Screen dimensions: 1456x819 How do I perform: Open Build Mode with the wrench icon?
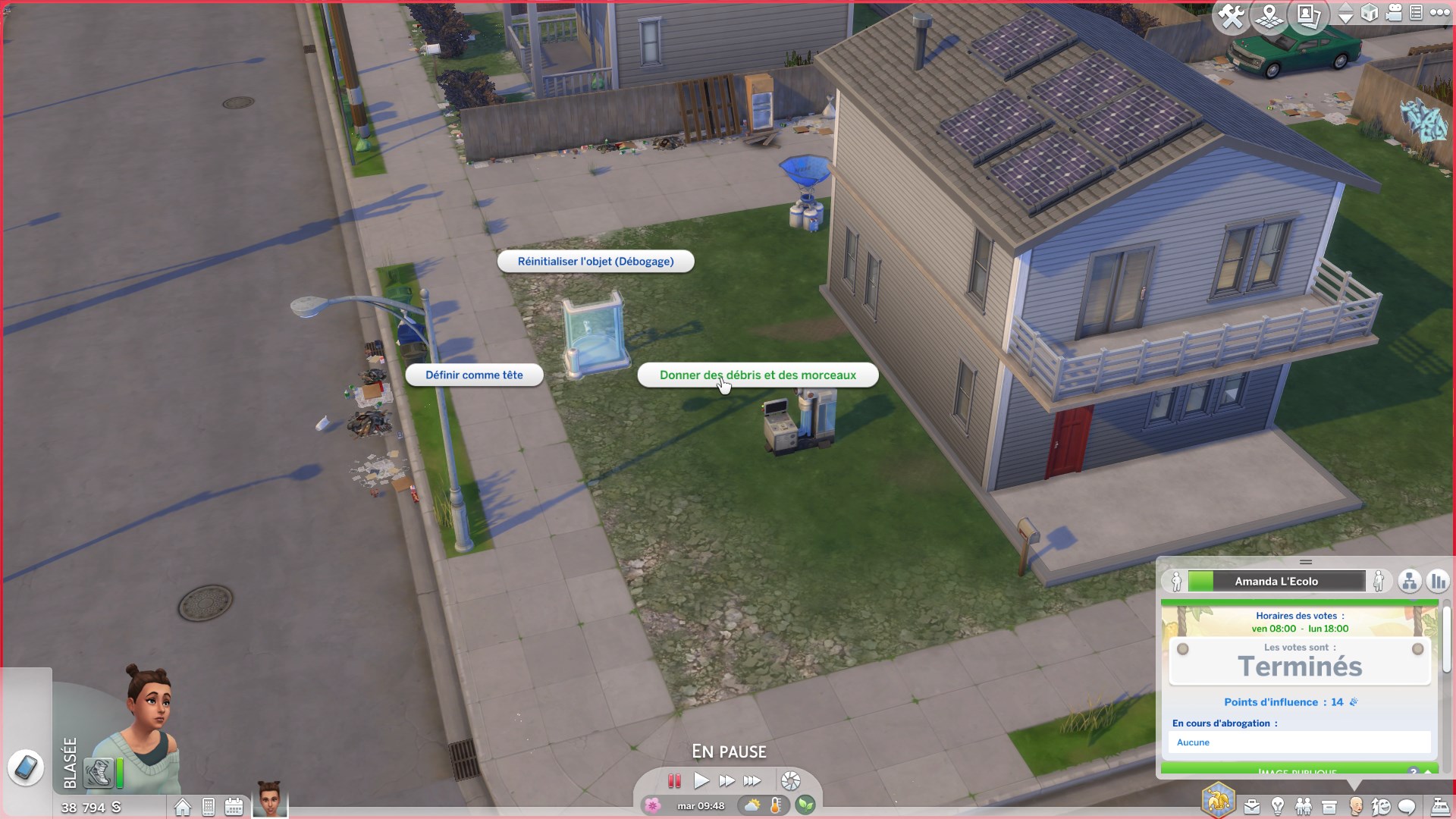(x=1230, y=15)
